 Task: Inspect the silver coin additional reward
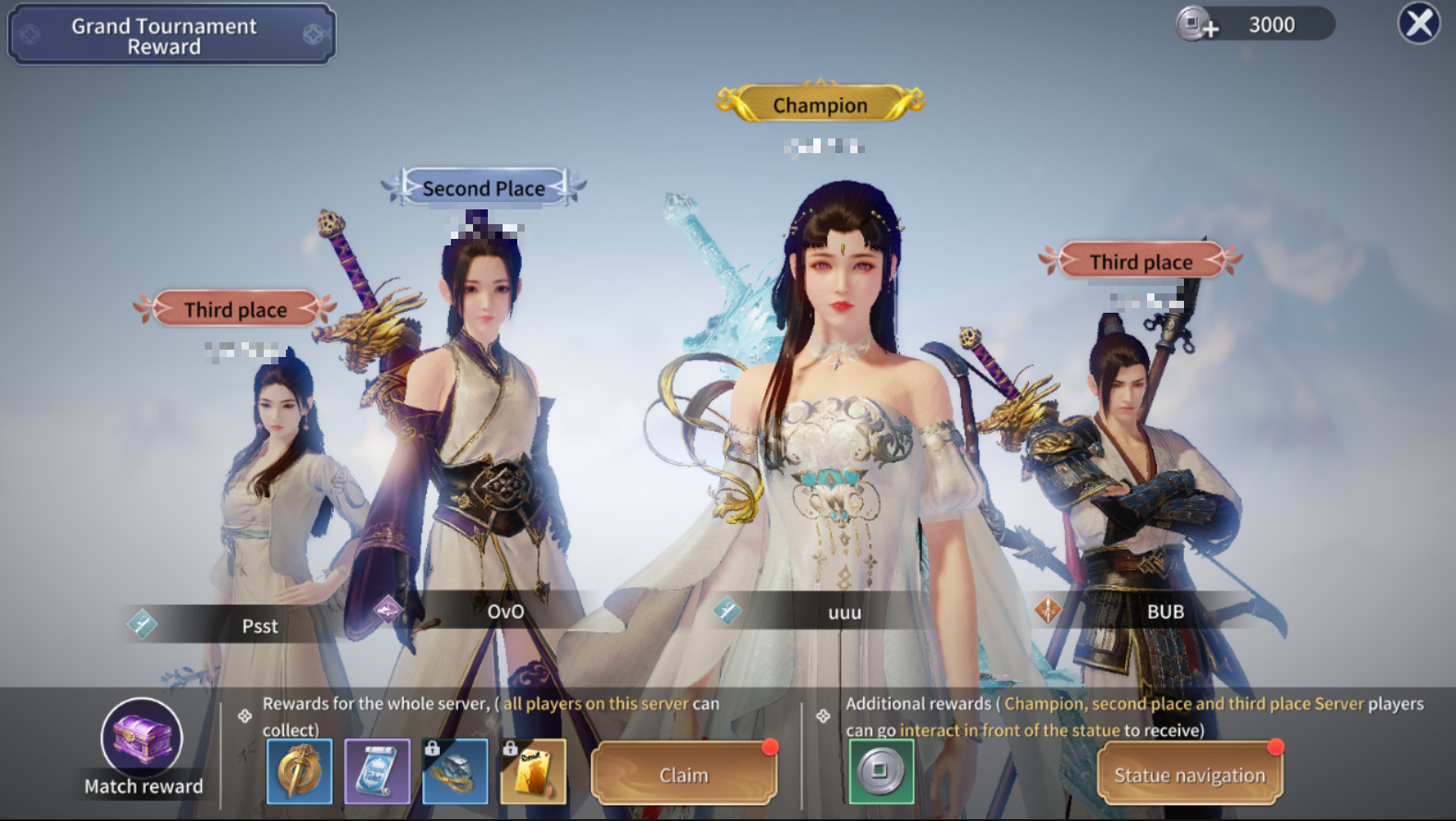click(x=881, y=771)
